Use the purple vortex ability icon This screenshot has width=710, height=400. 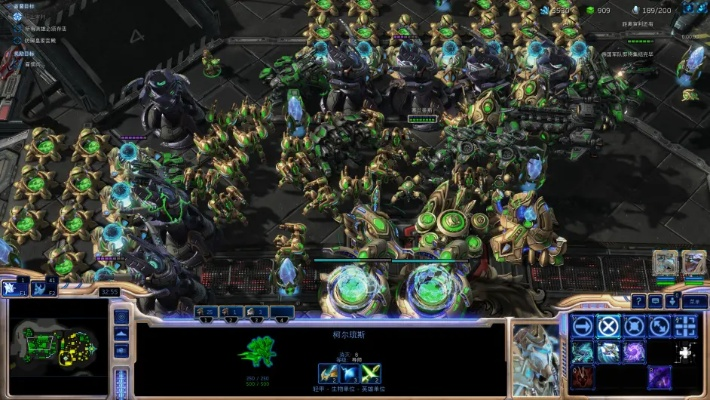[634, 352]
